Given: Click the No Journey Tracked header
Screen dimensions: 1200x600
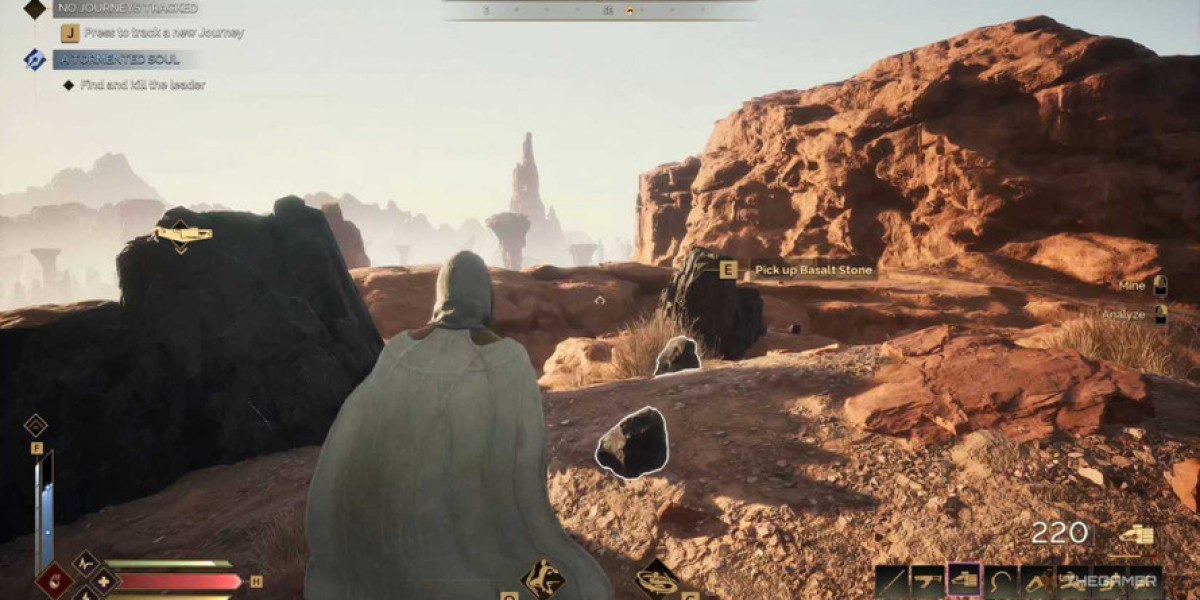Looking at the screenshot, I should click(125, 8).
